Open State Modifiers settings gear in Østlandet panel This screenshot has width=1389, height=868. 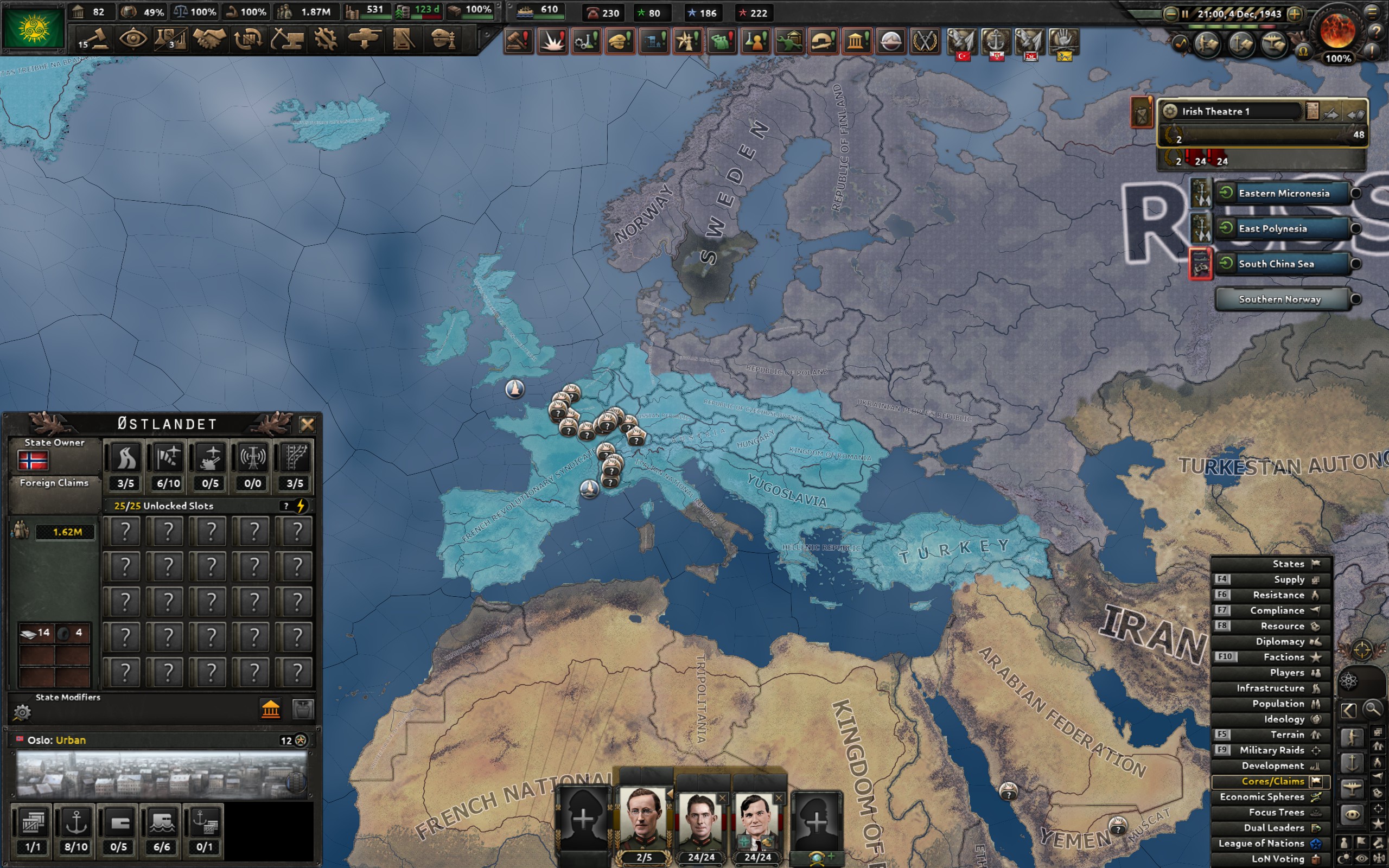coord(23,712)
